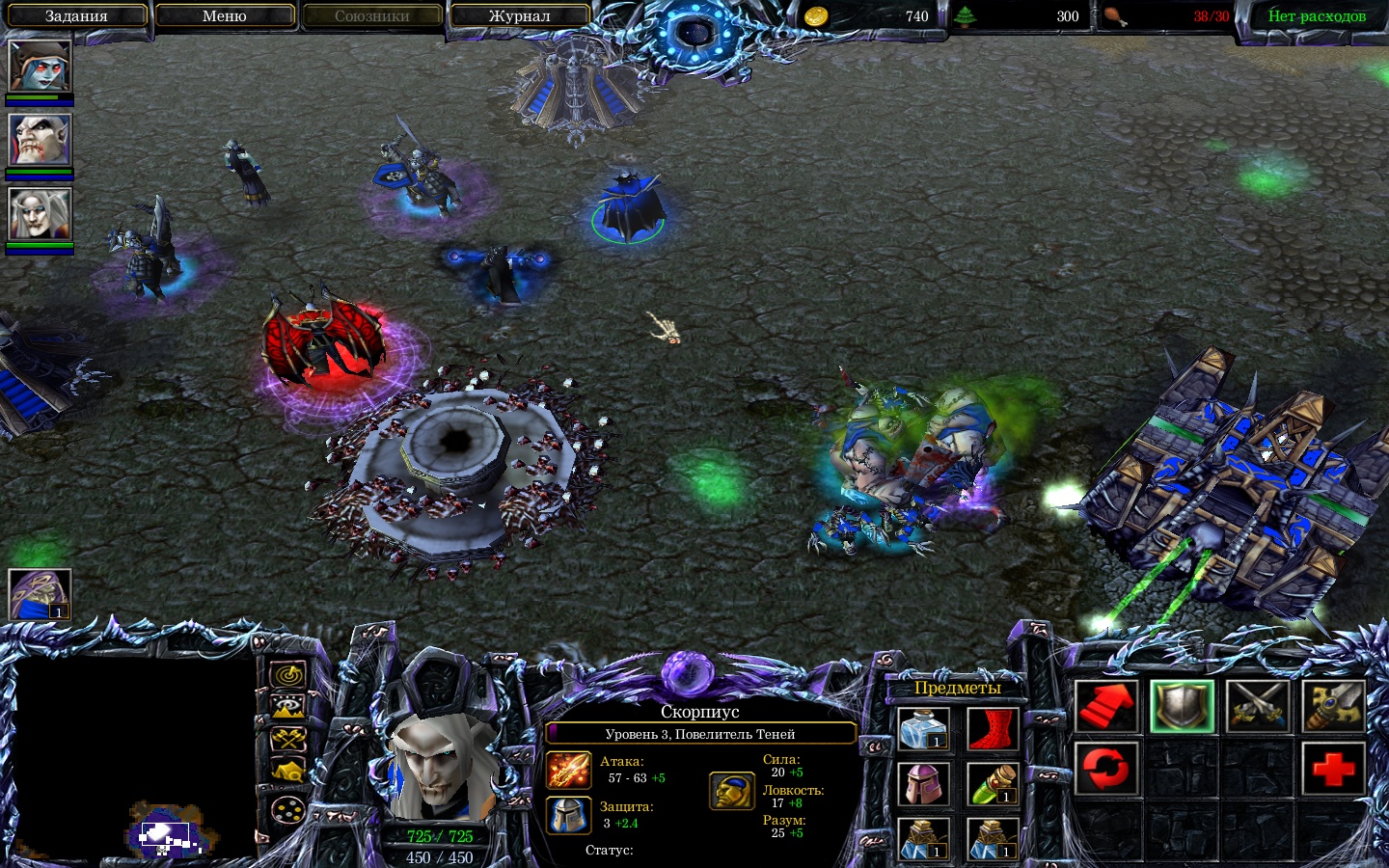
Task: Toggle the crossed-axes ally color button
Action: tap(287, 740)
